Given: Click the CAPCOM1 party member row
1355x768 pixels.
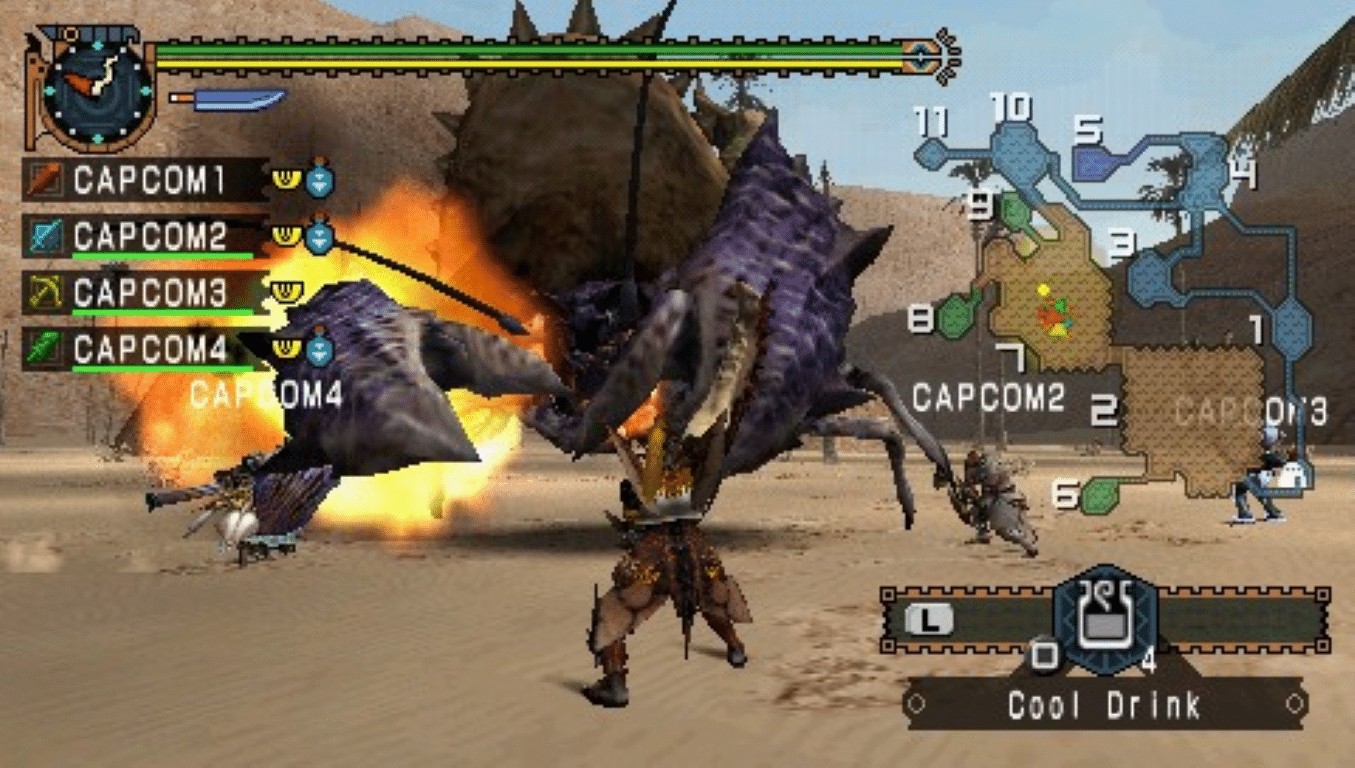Looking at the screenshot, I should (148, 181).
